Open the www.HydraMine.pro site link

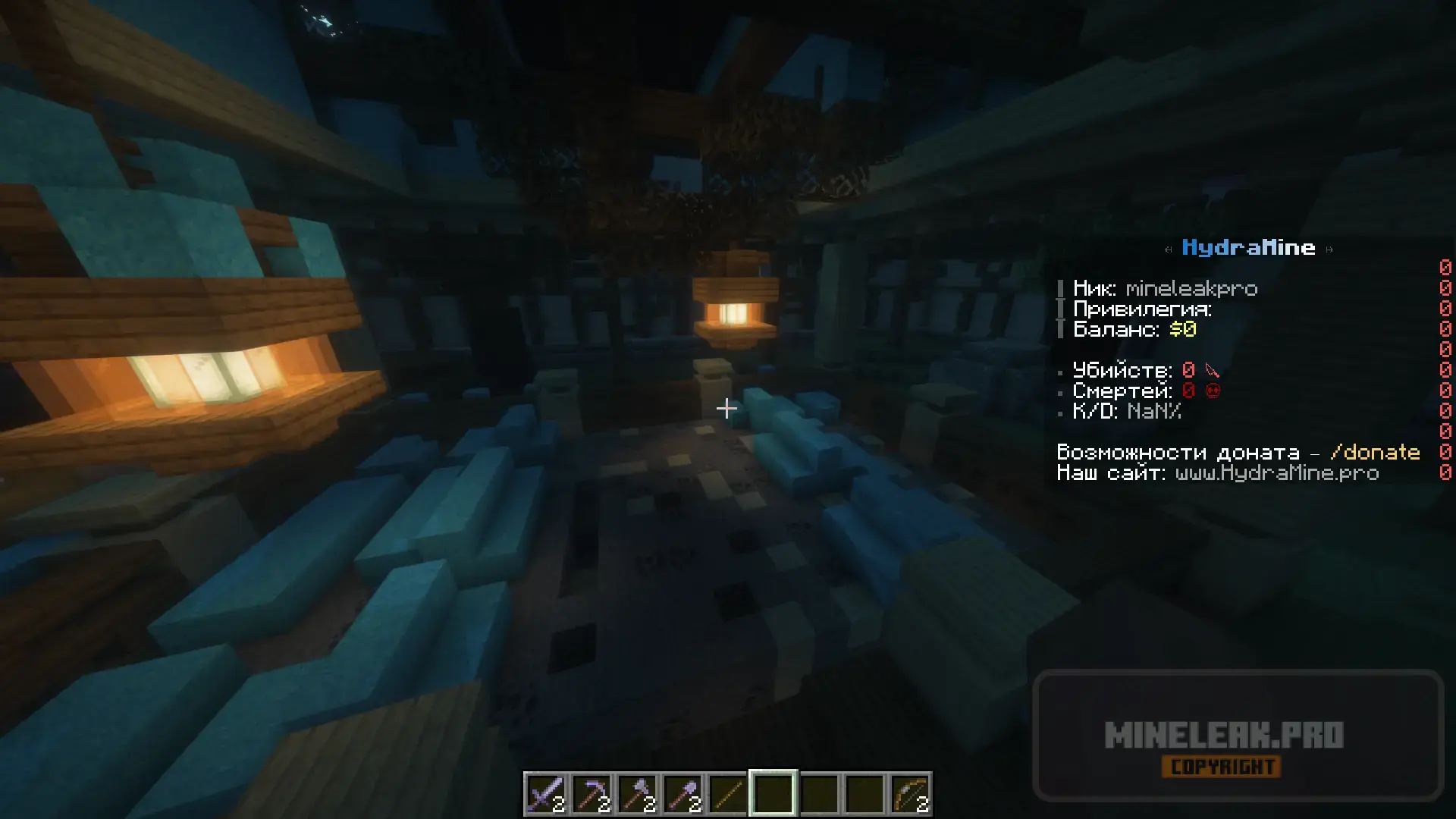[x=1277, y=473]
